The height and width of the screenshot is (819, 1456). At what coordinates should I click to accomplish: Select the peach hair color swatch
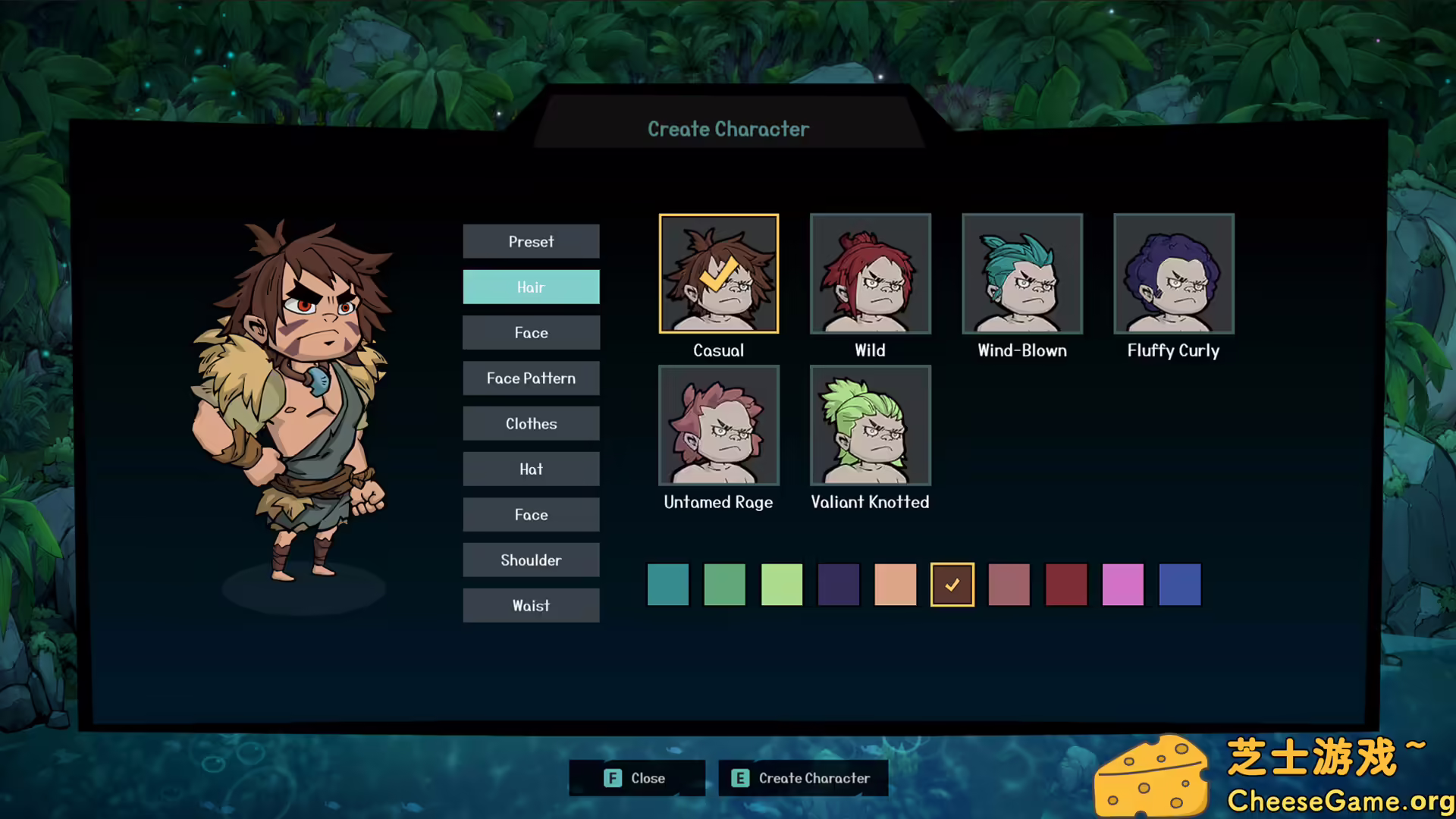click(895, 585)
